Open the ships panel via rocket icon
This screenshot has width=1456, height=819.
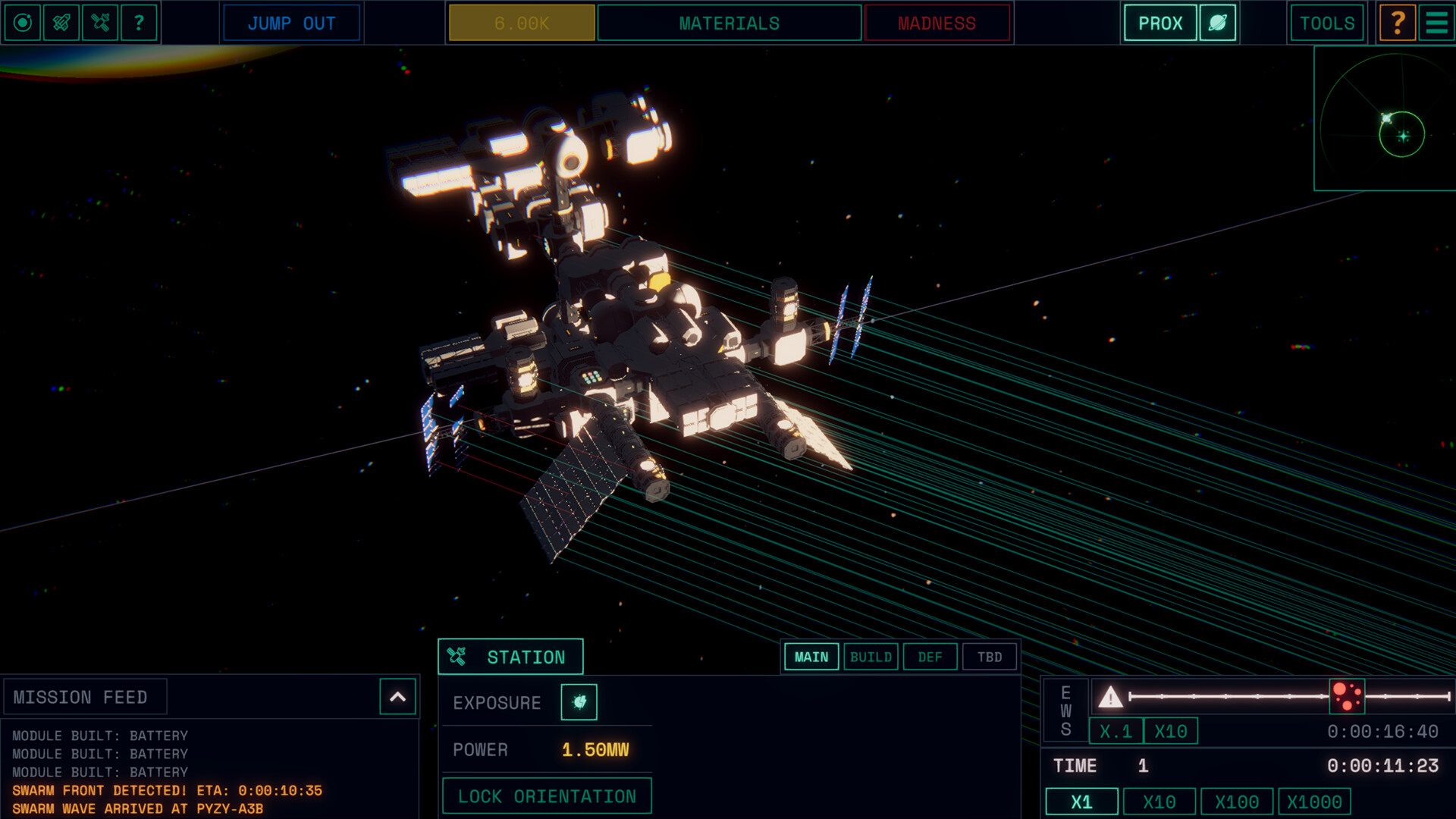(x=61, y=23)
